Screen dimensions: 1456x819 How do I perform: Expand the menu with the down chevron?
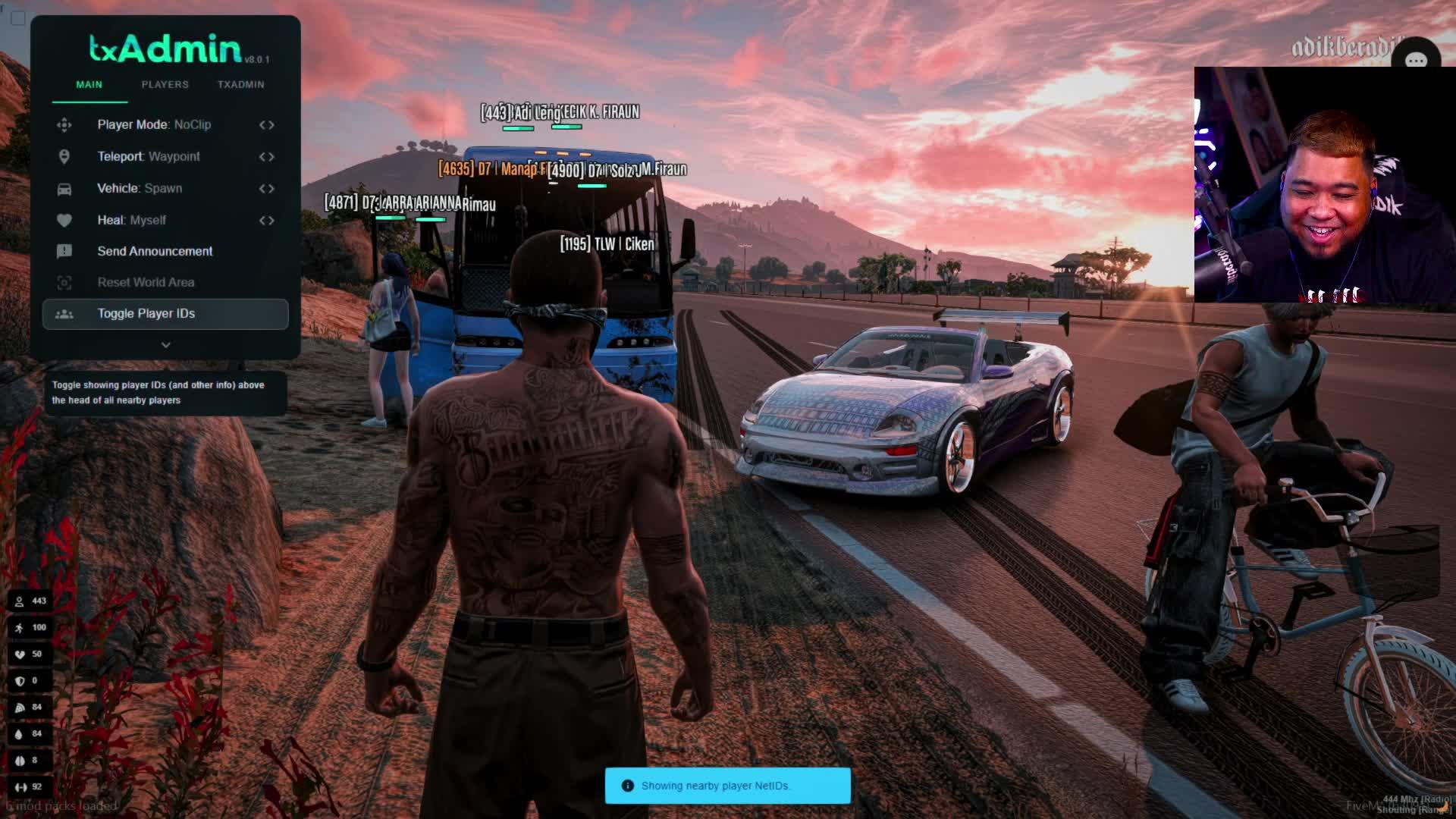[165, 344]
